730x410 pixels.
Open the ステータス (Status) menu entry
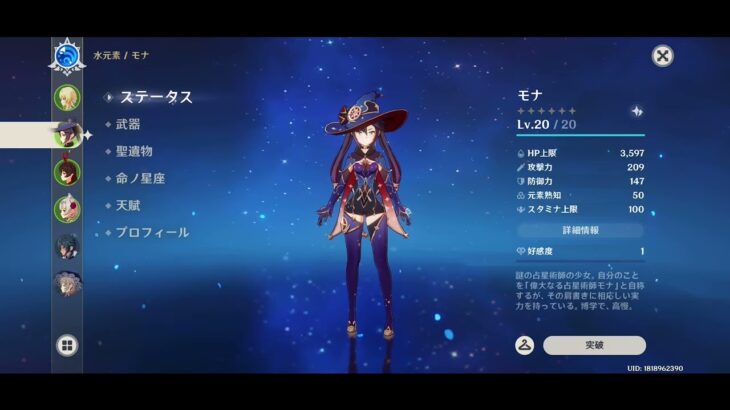(x=156, y=97)
